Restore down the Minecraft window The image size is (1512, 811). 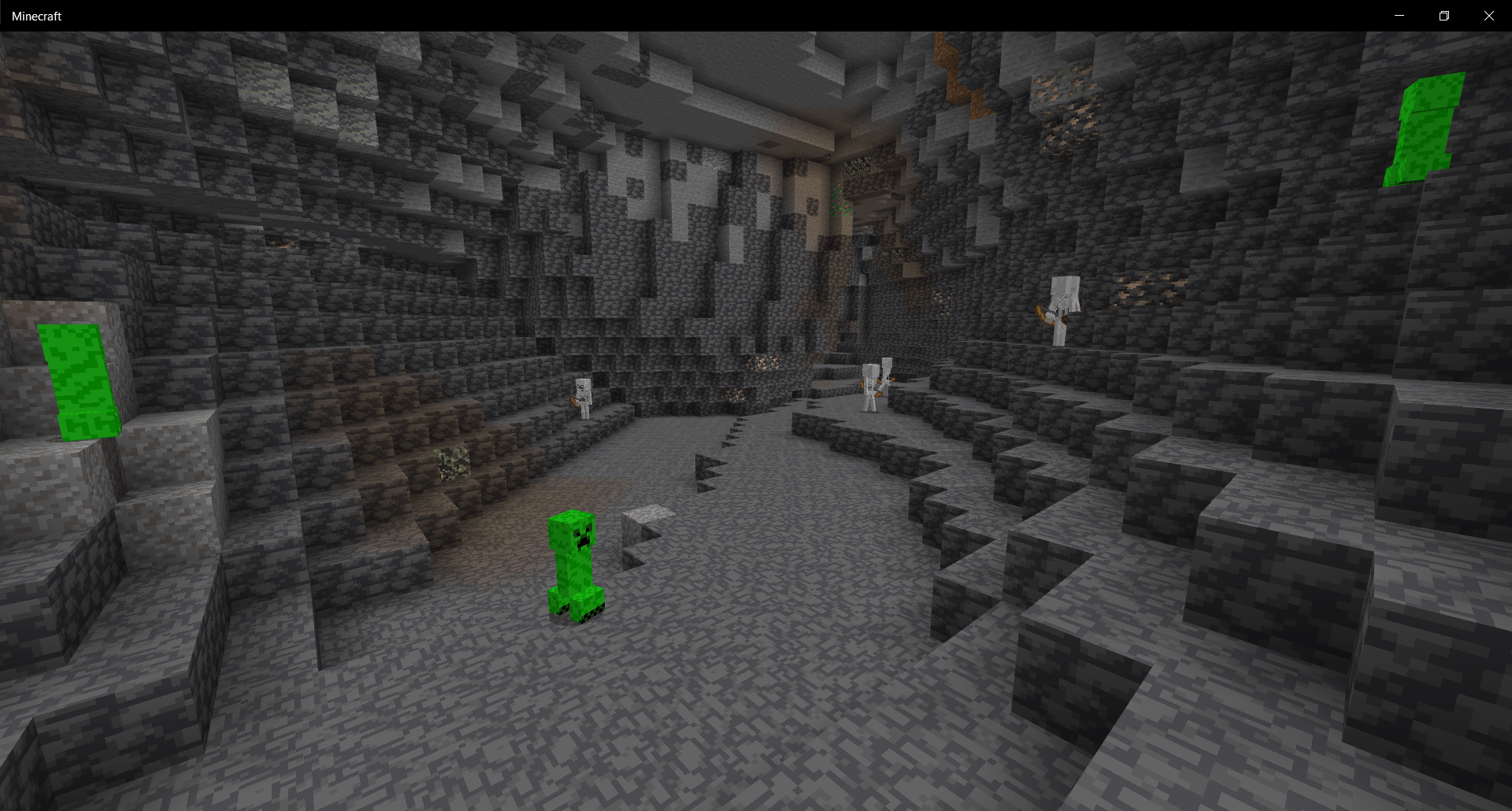1443,15
